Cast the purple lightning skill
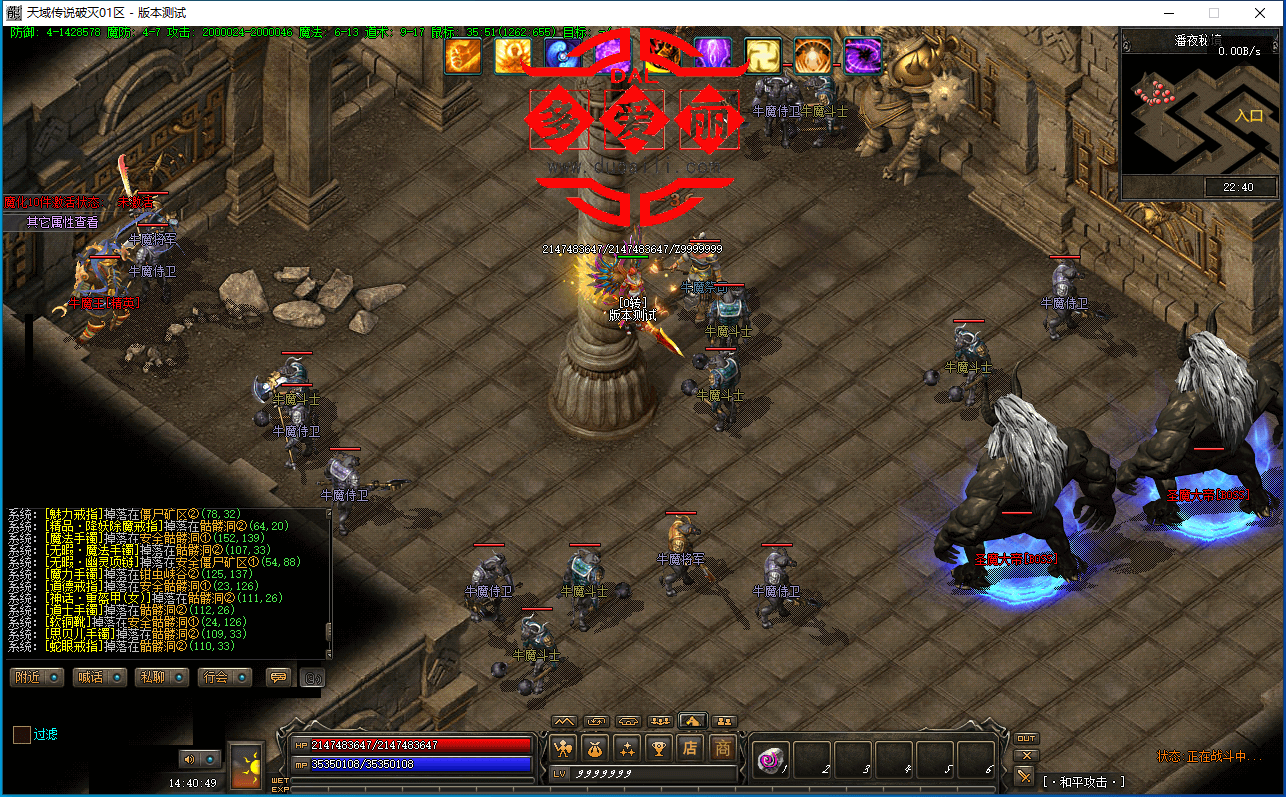The image size is (1286, 797). click(712, 55)
